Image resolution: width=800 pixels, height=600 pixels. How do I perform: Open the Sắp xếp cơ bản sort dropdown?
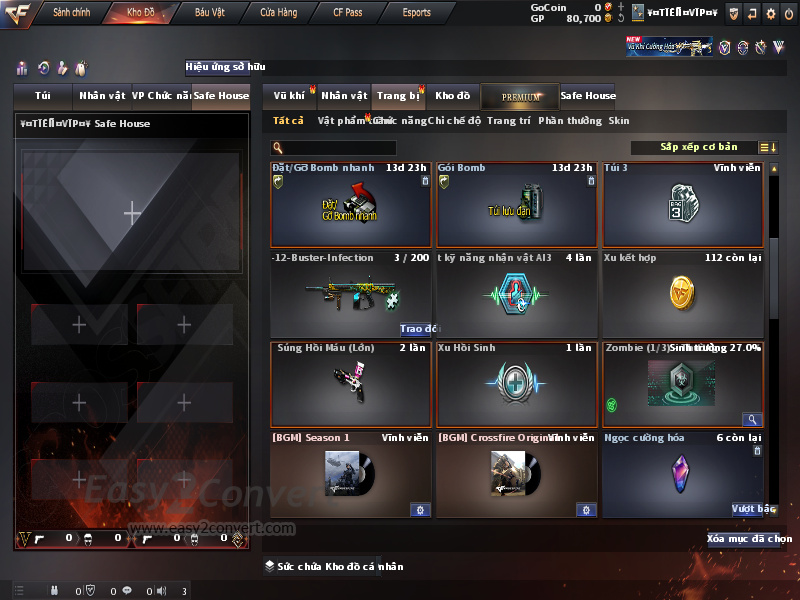coord(698,147)
